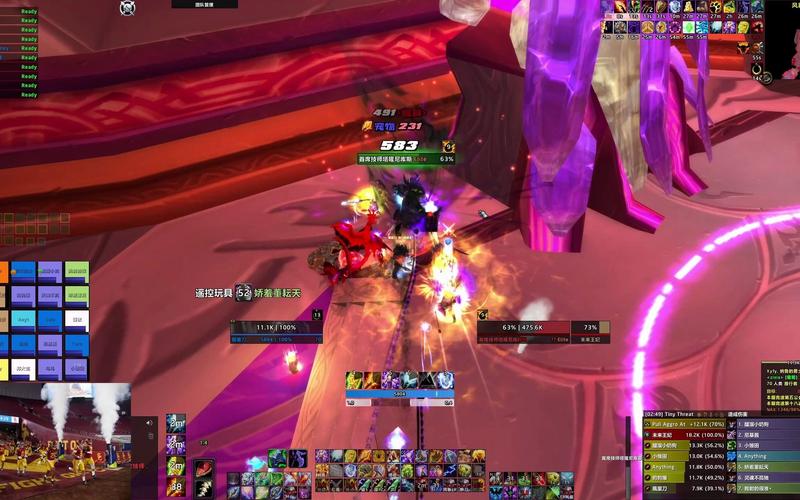This screenshot has width=800, height=500.
Task: Click the white raid frame cell
Action: 77,322
